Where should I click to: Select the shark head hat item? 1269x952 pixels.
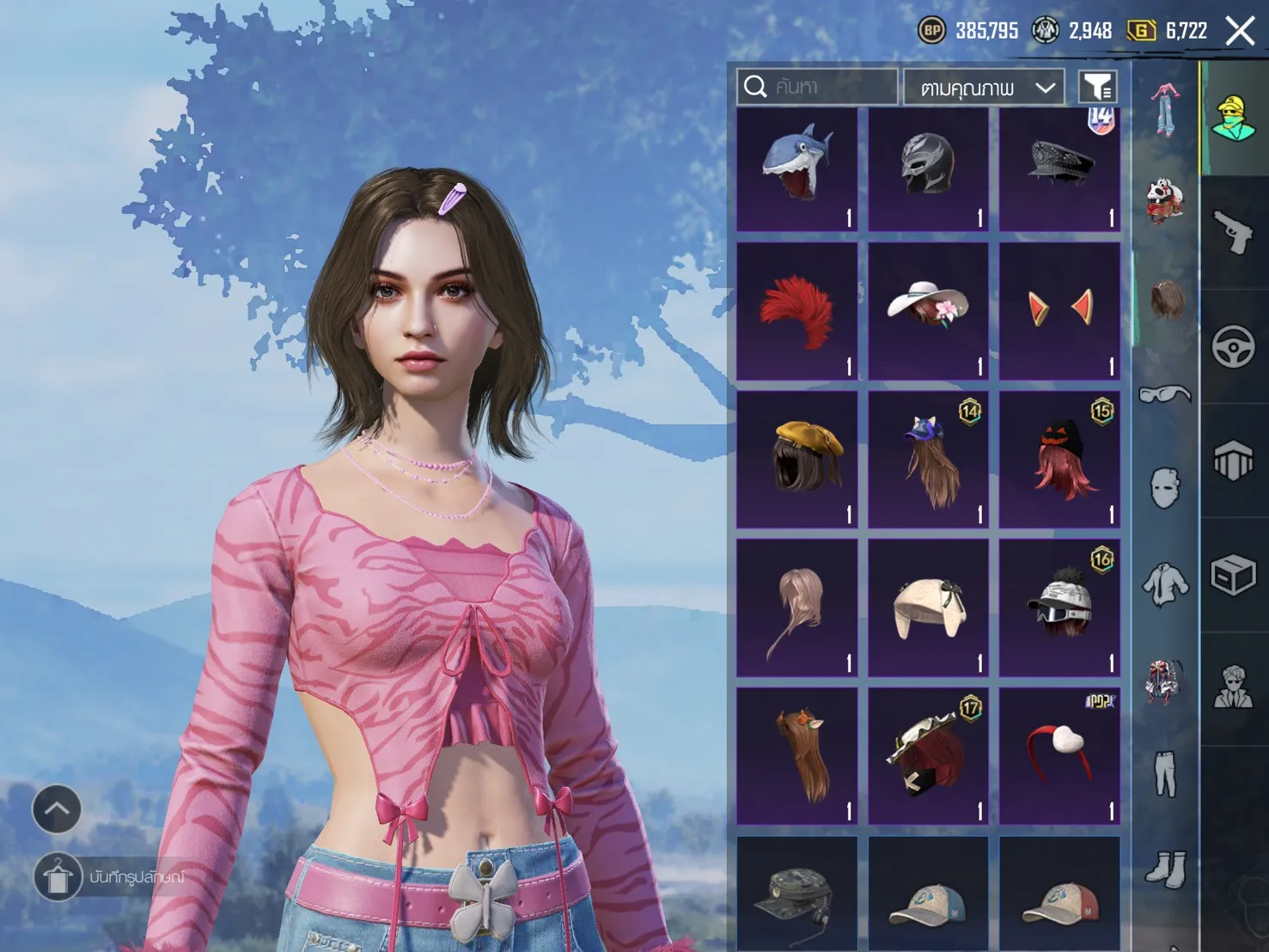pyautogui.click(x=796, y=170)
